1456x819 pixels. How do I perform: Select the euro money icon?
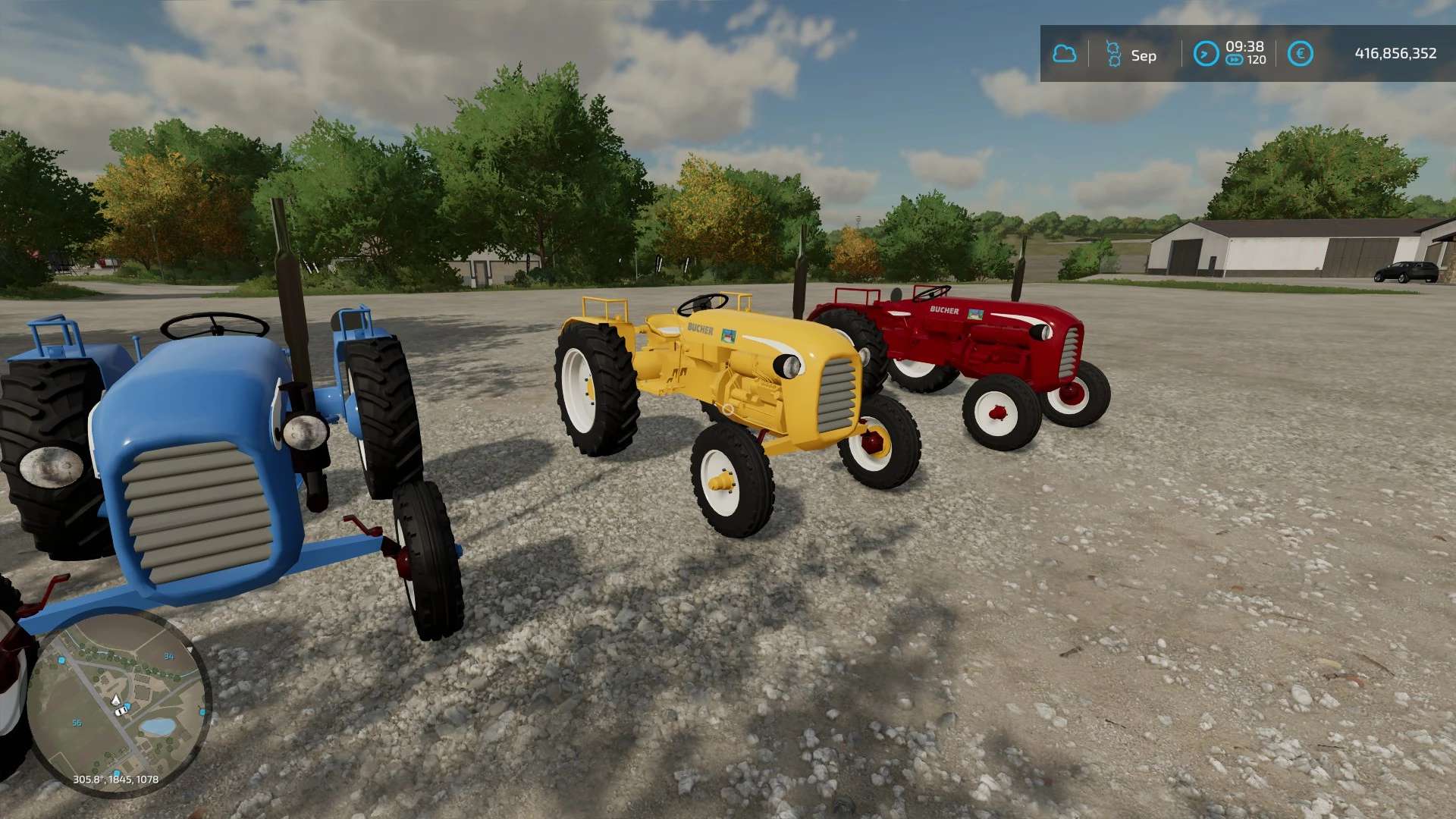[x=1300, y=54]
